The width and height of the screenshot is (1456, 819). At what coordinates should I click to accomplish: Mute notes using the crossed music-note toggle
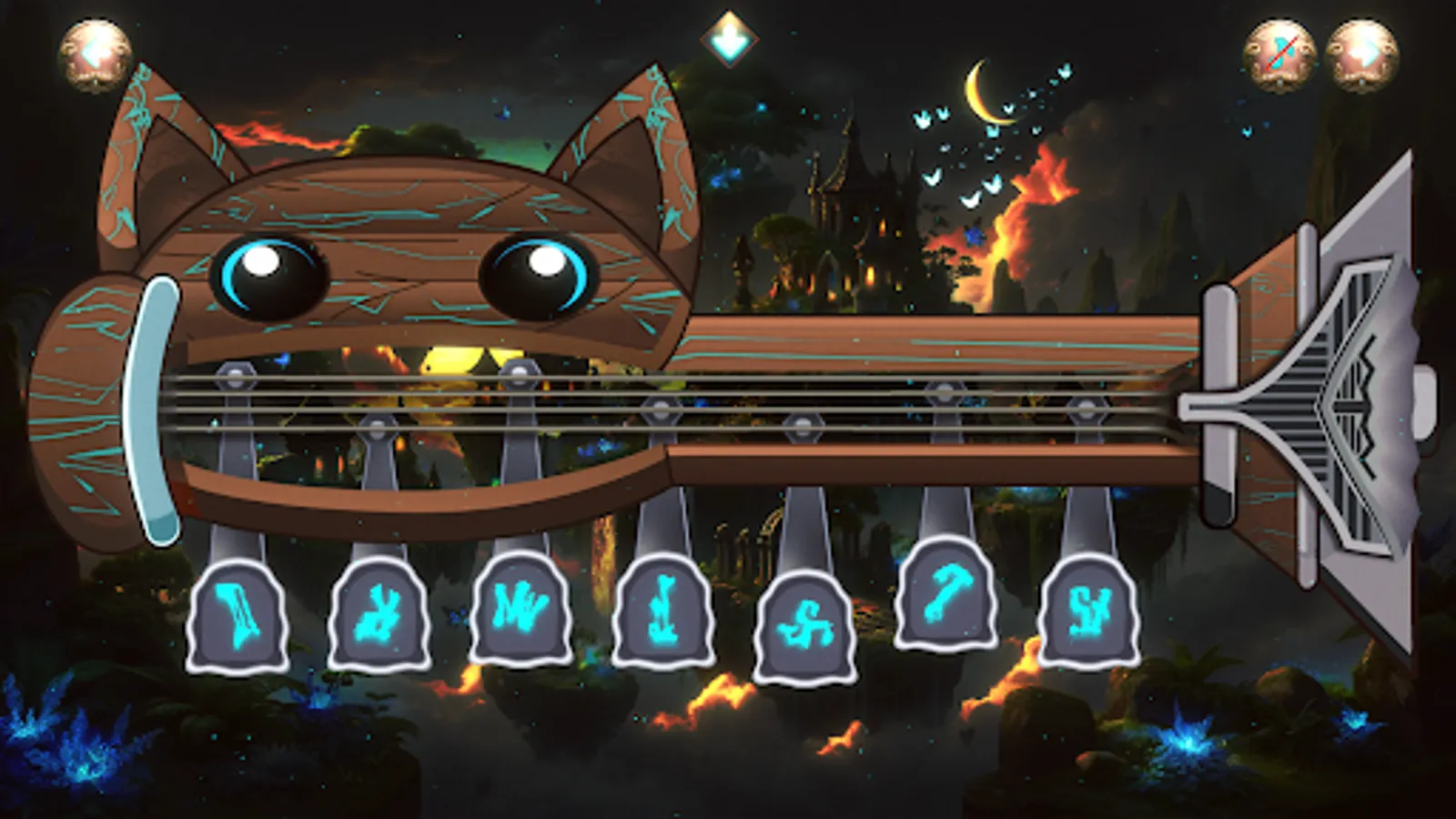(1282, 50)
